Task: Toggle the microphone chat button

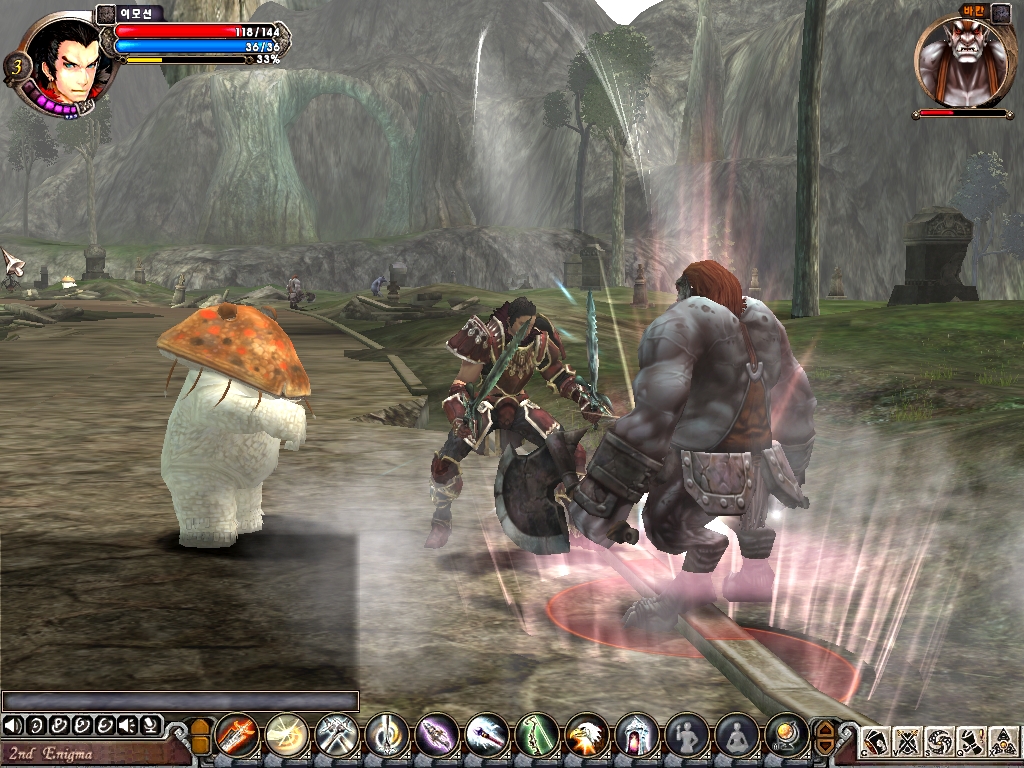Action: point(149,724)
